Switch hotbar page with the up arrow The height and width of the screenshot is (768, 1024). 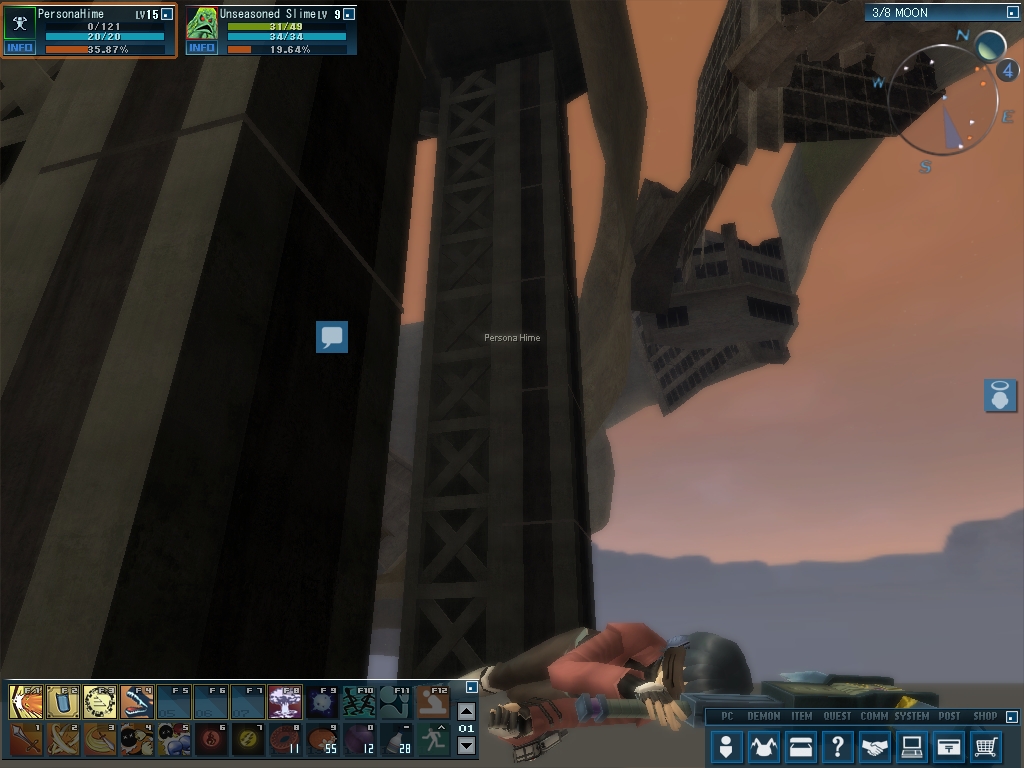click(x=466, y=712)
